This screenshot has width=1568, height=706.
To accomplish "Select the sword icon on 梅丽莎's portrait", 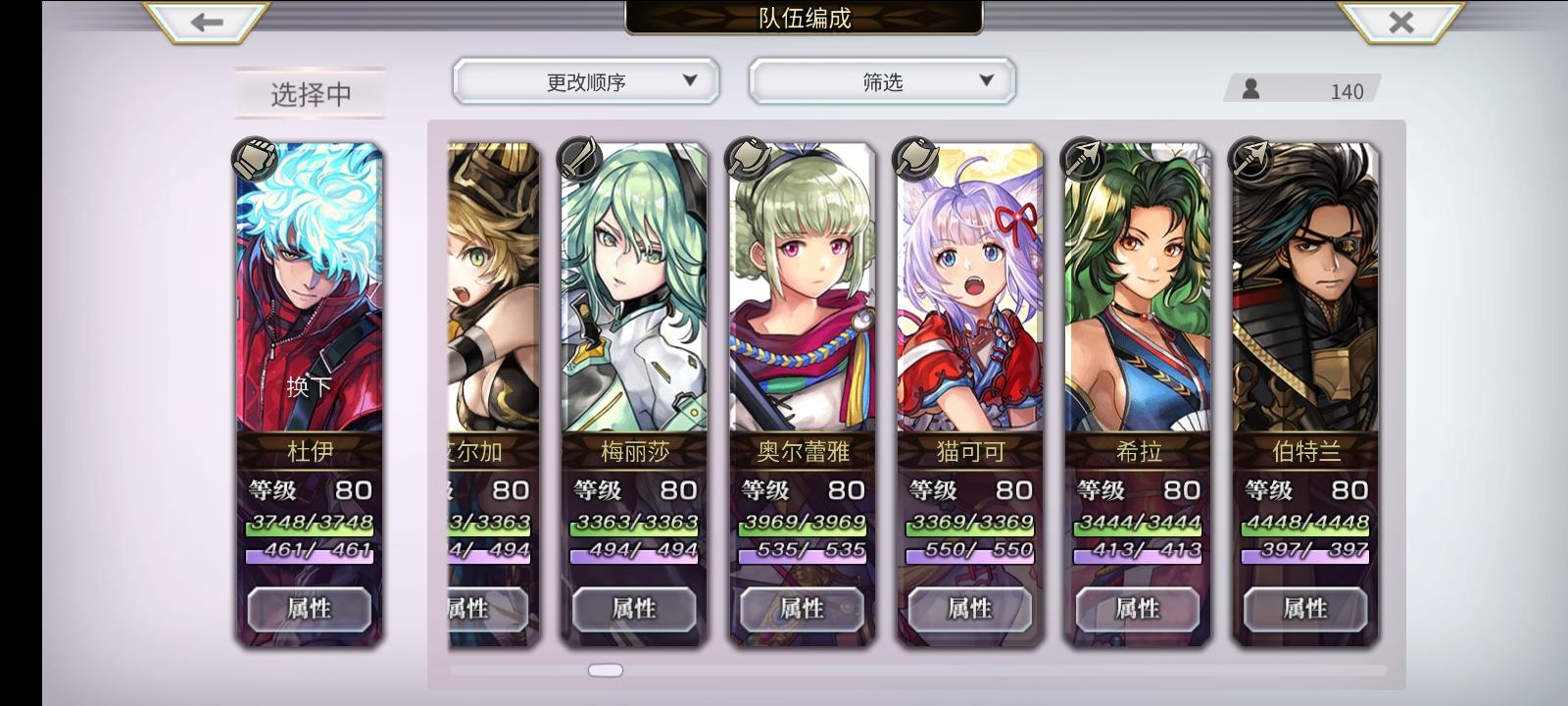I will (580, 159).
